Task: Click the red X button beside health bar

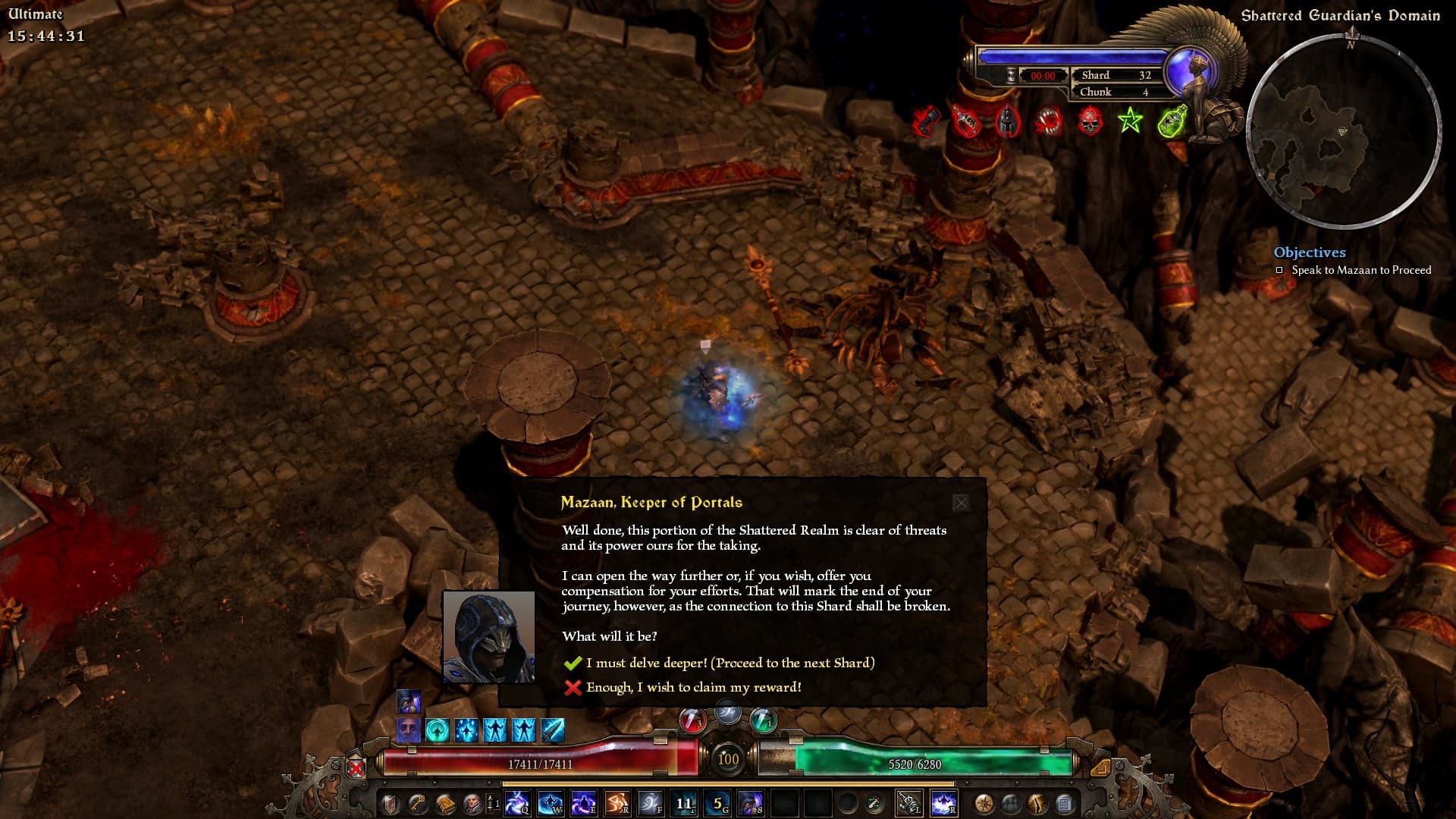Action: click(x=356, y=767)
